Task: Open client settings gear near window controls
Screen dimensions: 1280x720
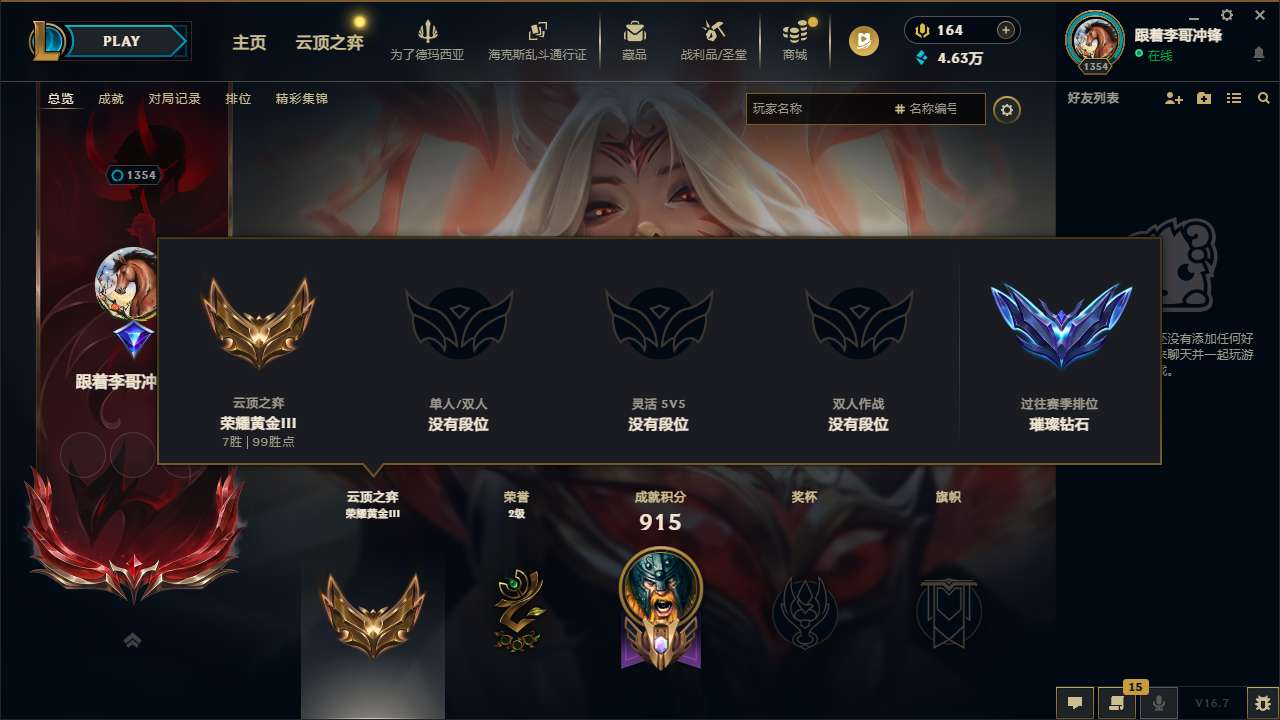Action: 1225,15
